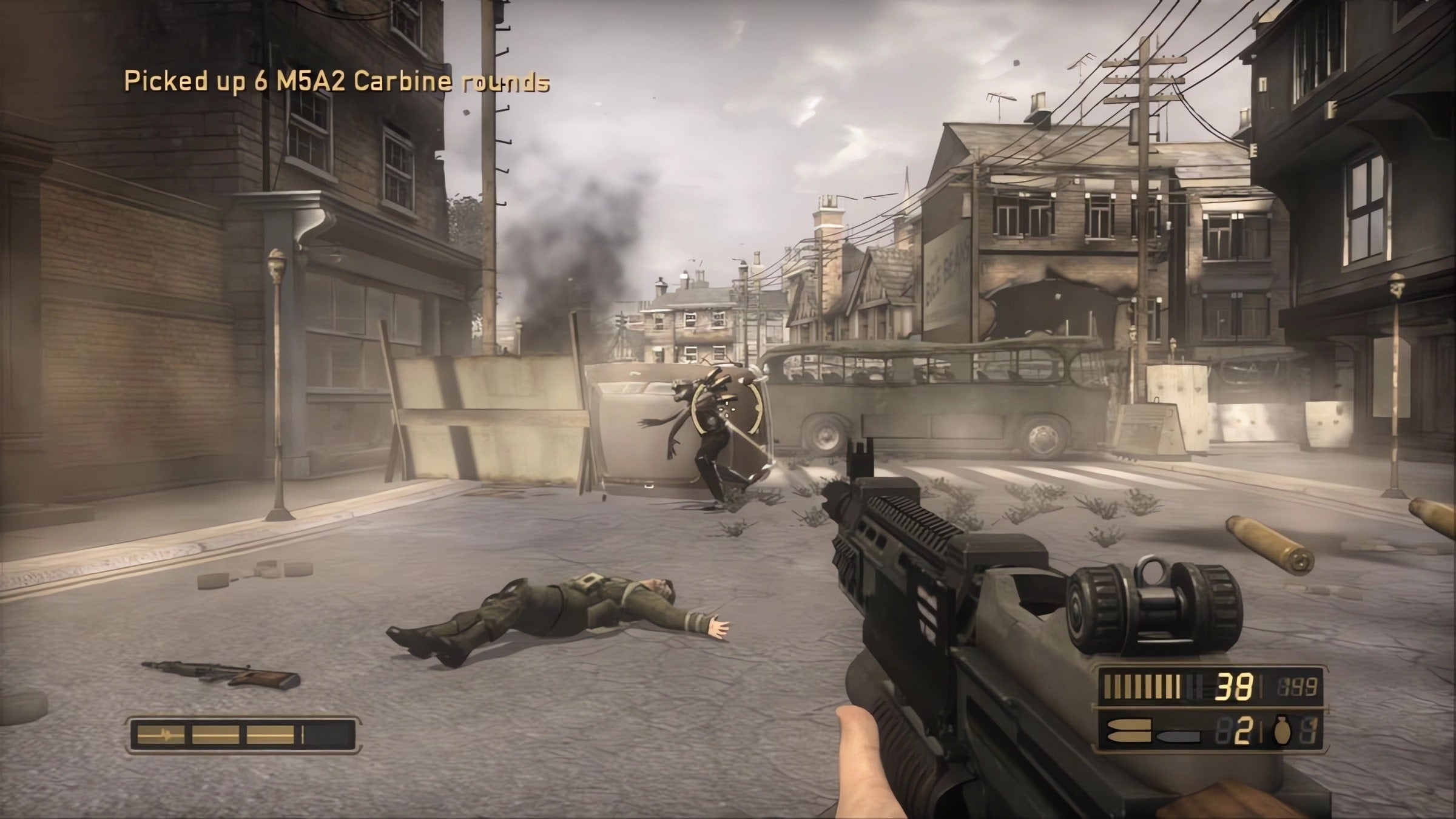Click the third health segment divider
Viewport: 1456px width, 819px height.
(243, 735)
